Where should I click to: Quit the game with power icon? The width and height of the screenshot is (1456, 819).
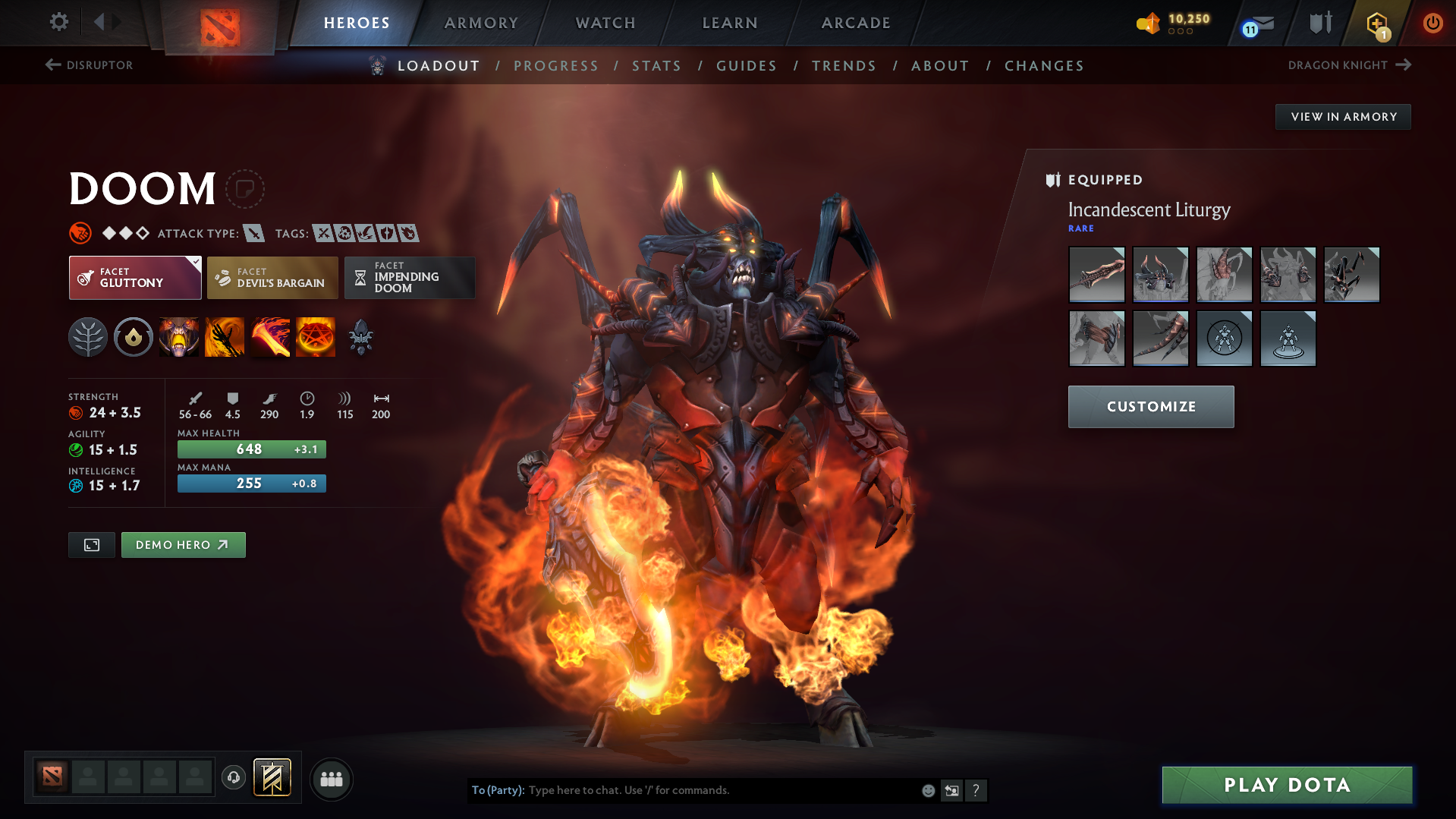tap(1432, 23)
